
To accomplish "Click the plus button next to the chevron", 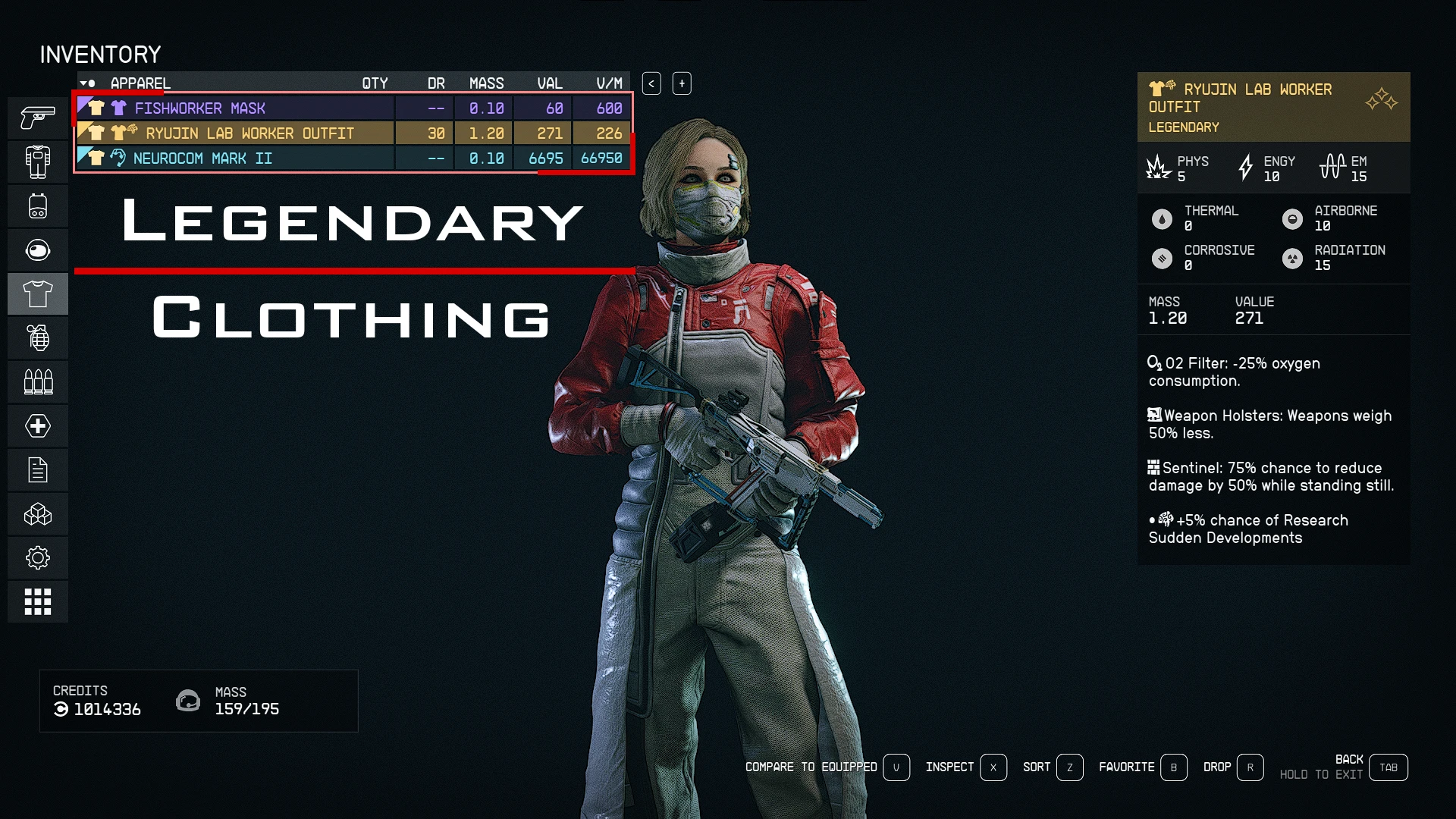I will (680, 83).
